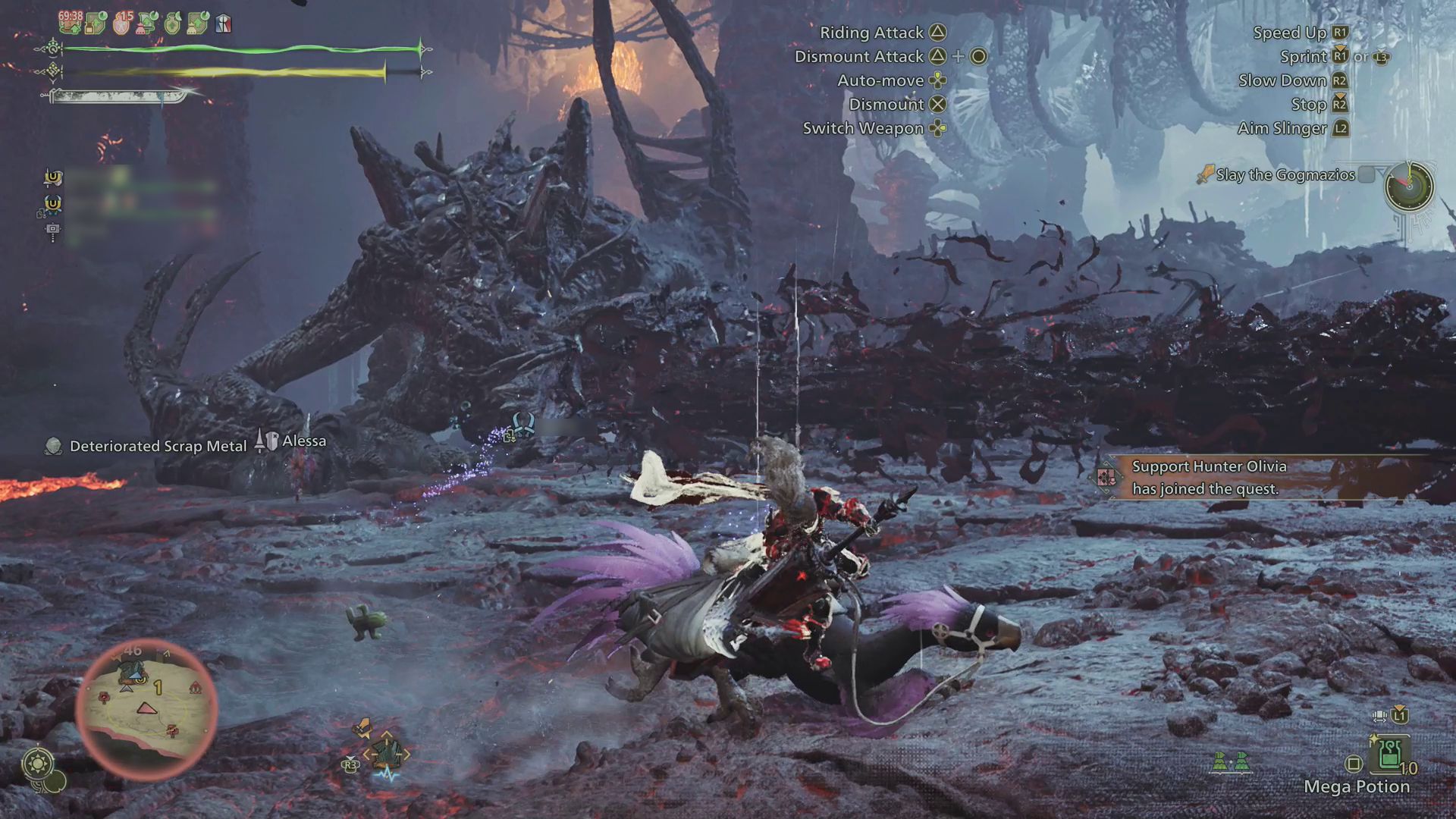Click the green slinger ammo pods icon
This screenshot has height=819, width=1456.
[x=1230, y=761]
